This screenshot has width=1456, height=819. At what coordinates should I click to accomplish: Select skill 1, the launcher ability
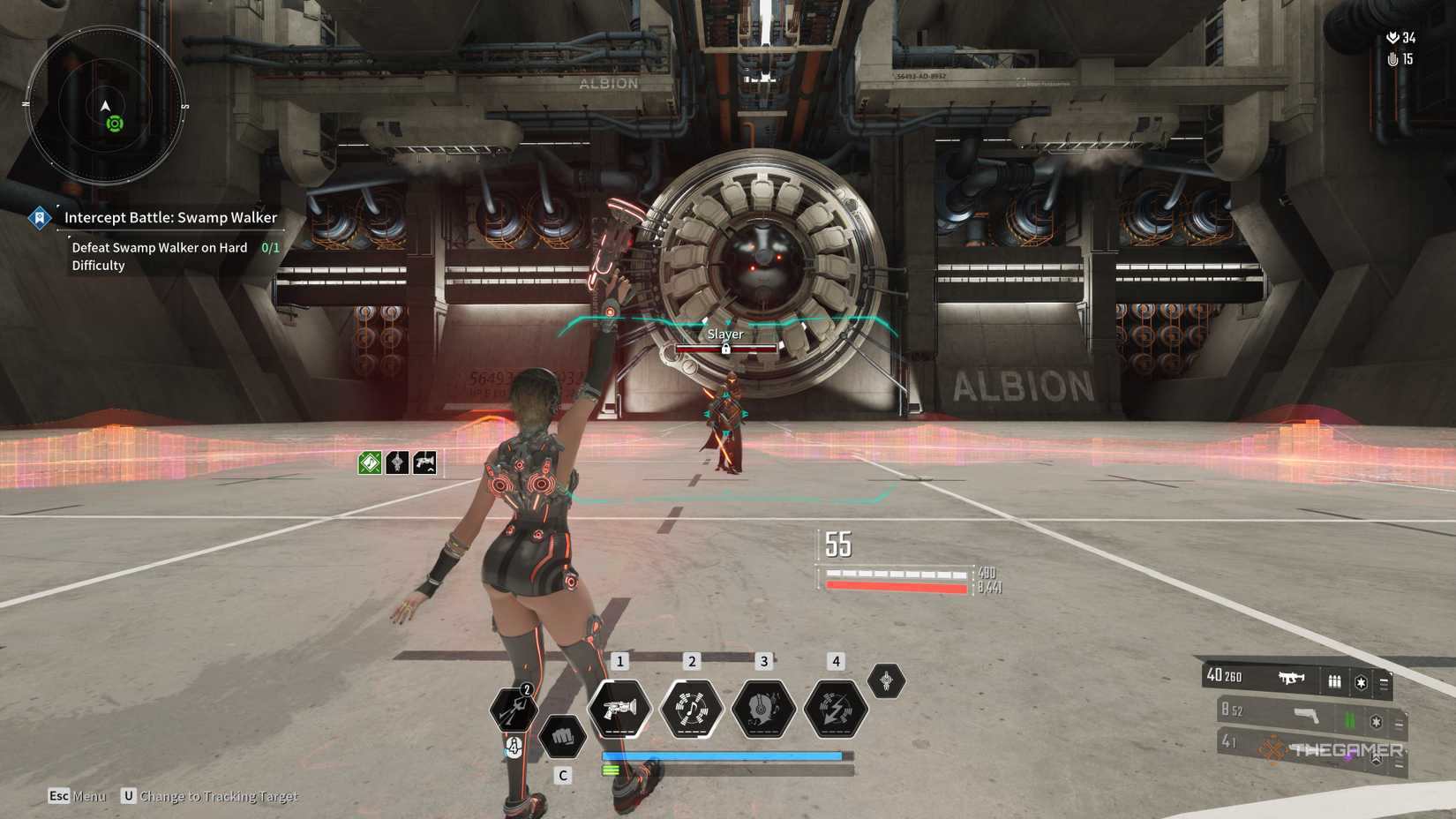point(619,709)
